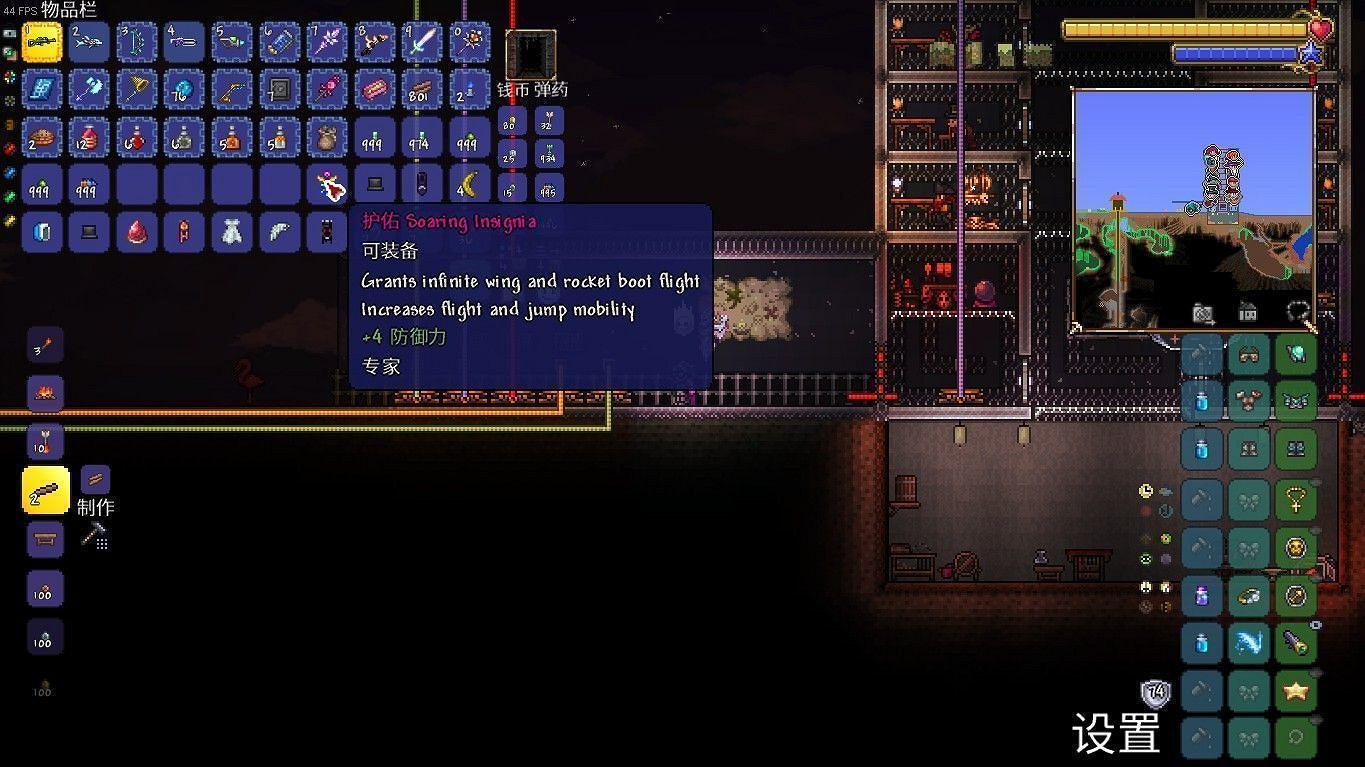
Task: Open the 设置 settings menu
Action: pyautogui.click(x=1116, y=735)
